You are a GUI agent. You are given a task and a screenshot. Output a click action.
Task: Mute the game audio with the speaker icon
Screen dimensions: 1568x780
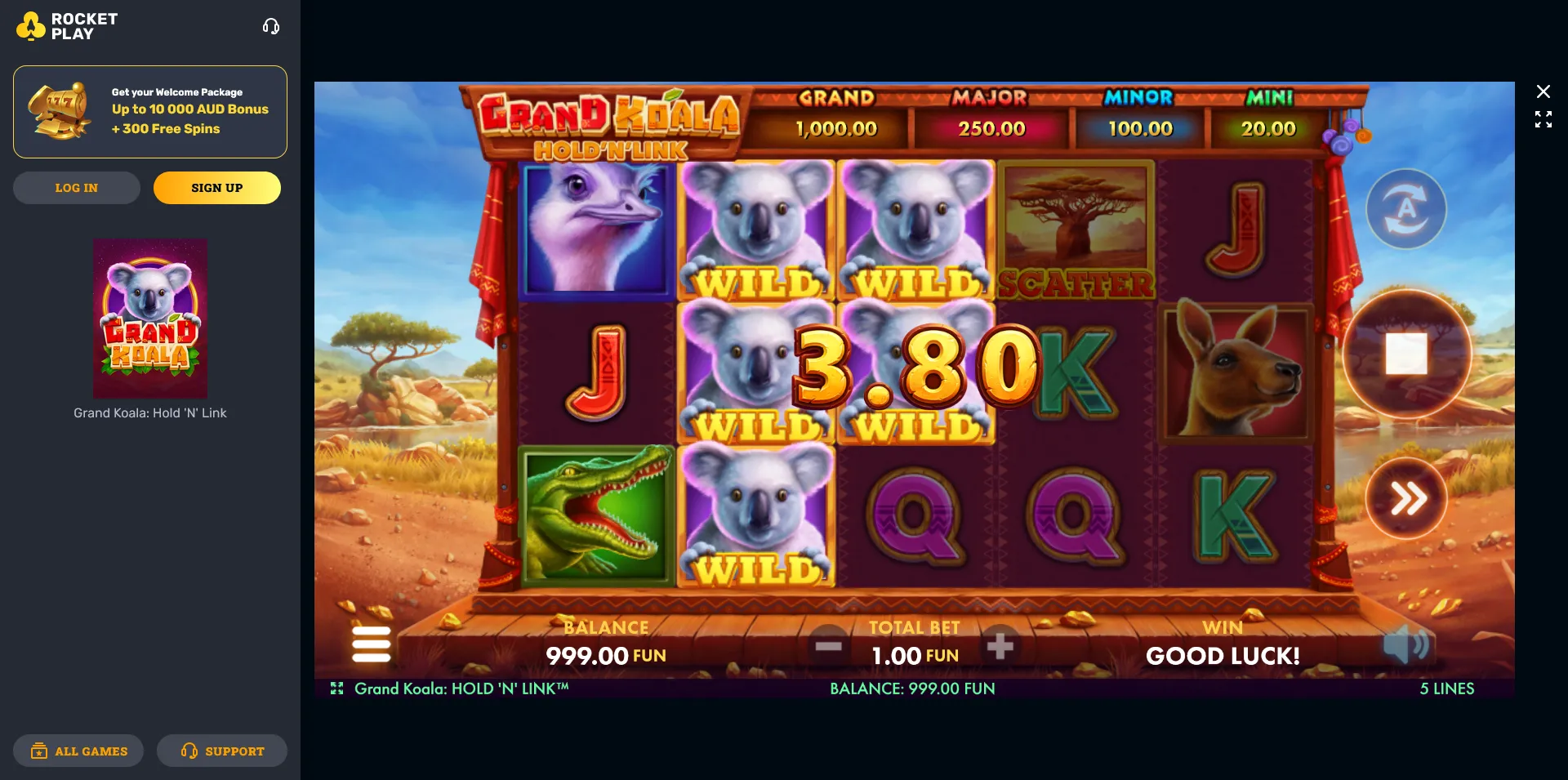1407,644
